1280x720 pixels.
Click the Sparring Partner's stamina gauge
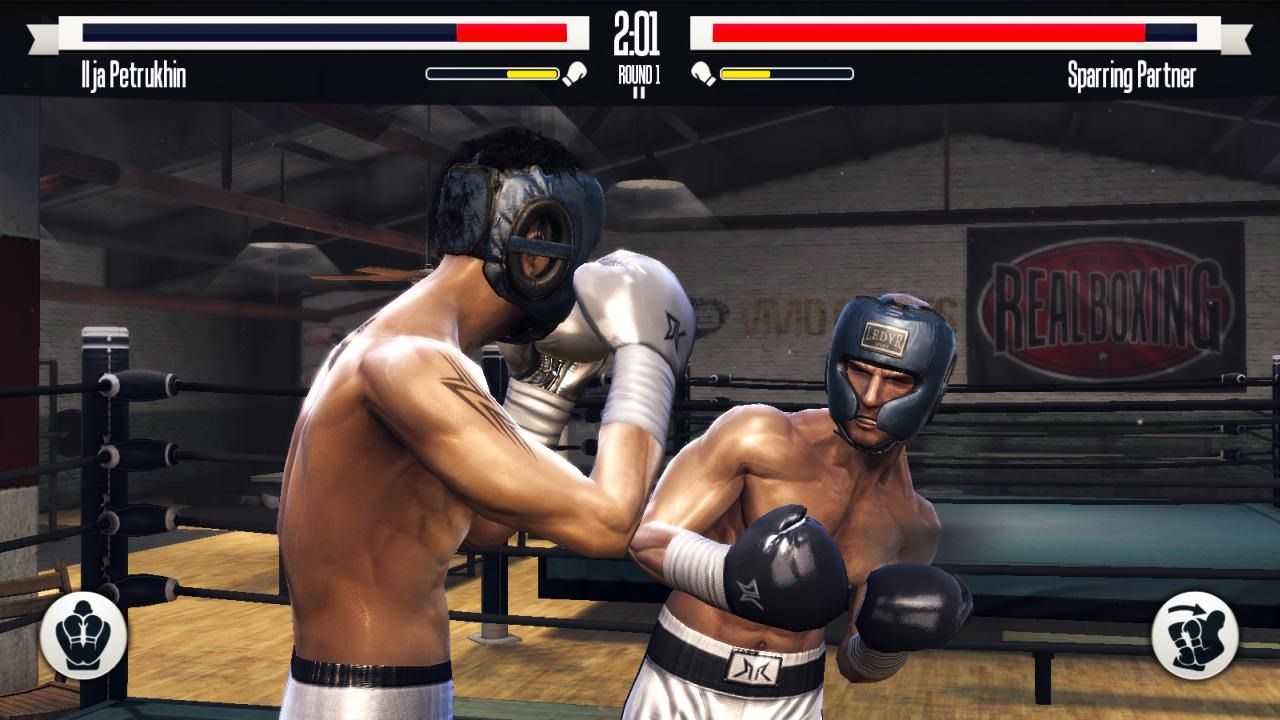click(785, 71)
